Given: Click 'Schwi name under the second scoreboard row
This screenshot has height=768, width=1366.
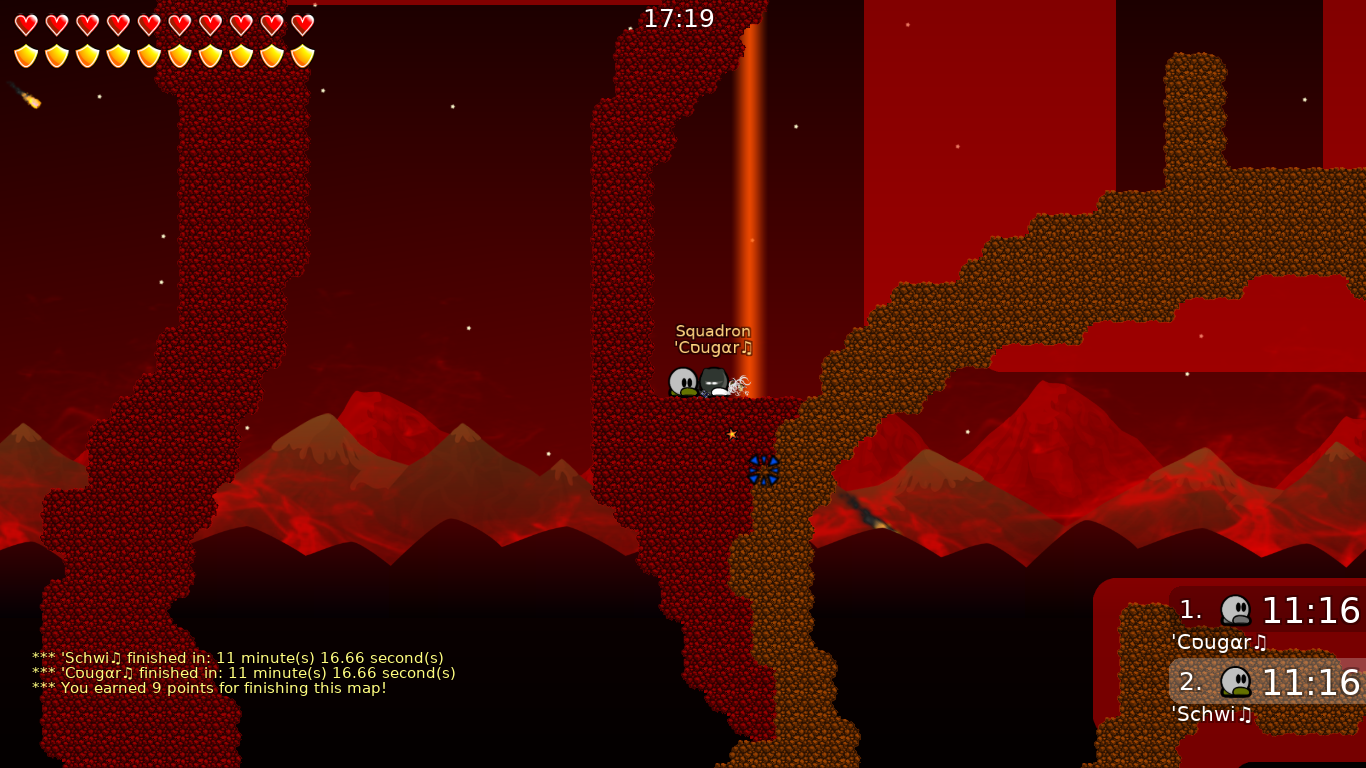Looking at the screenshot, I should click(1210, 714).
